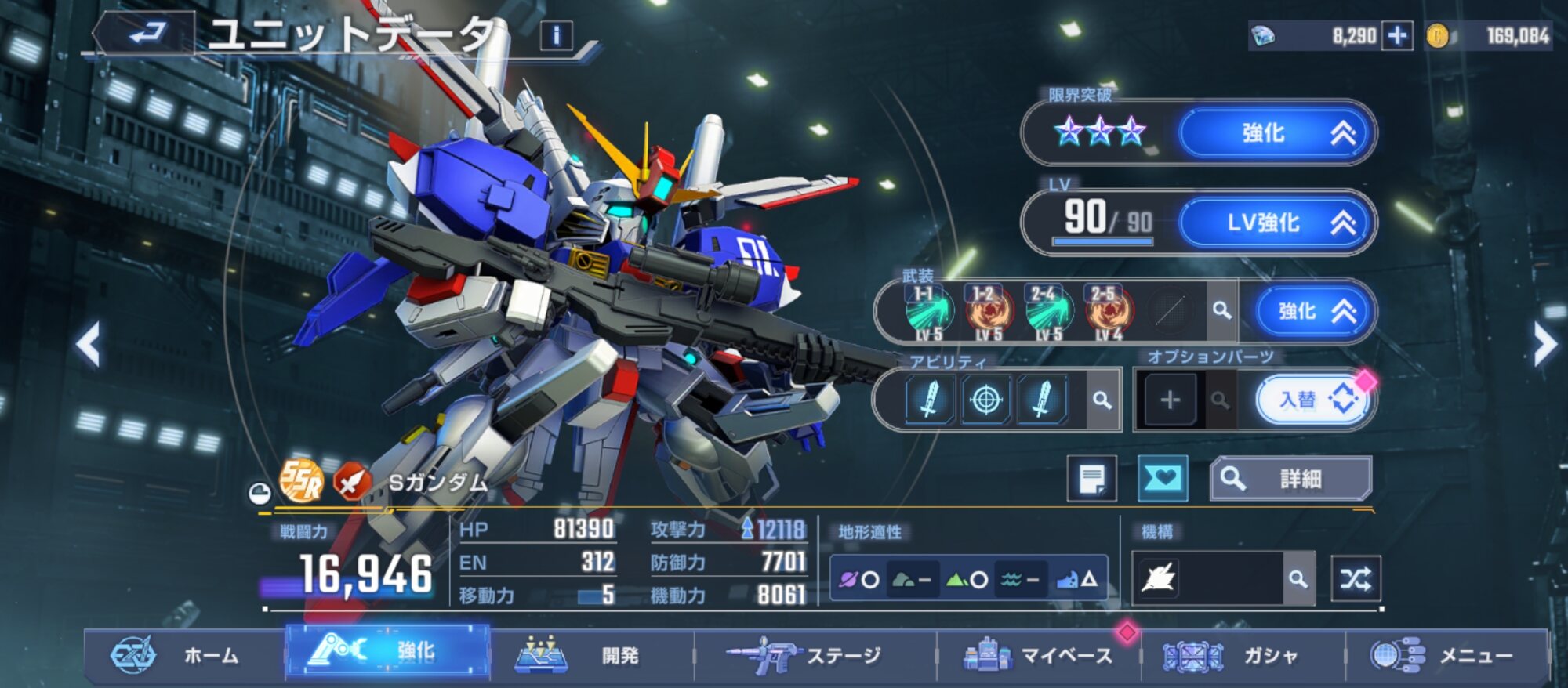Add diamonds with the plus button
This screenshot has height=688, width=1568.
click(1397, 36)
